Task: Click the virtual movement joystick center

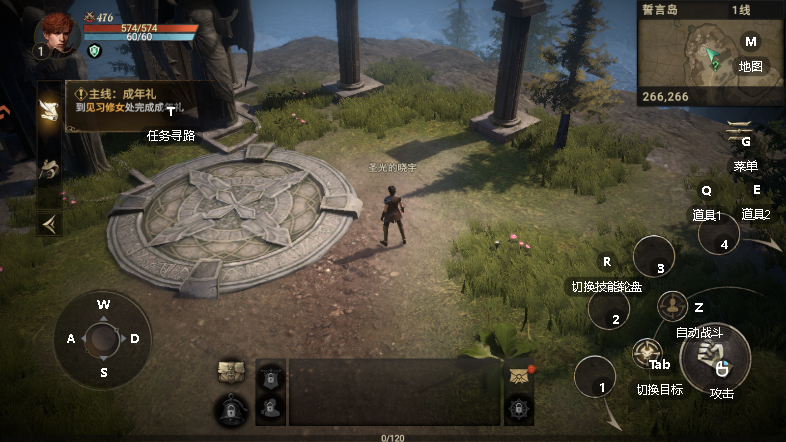Action: tap(103, 339)
